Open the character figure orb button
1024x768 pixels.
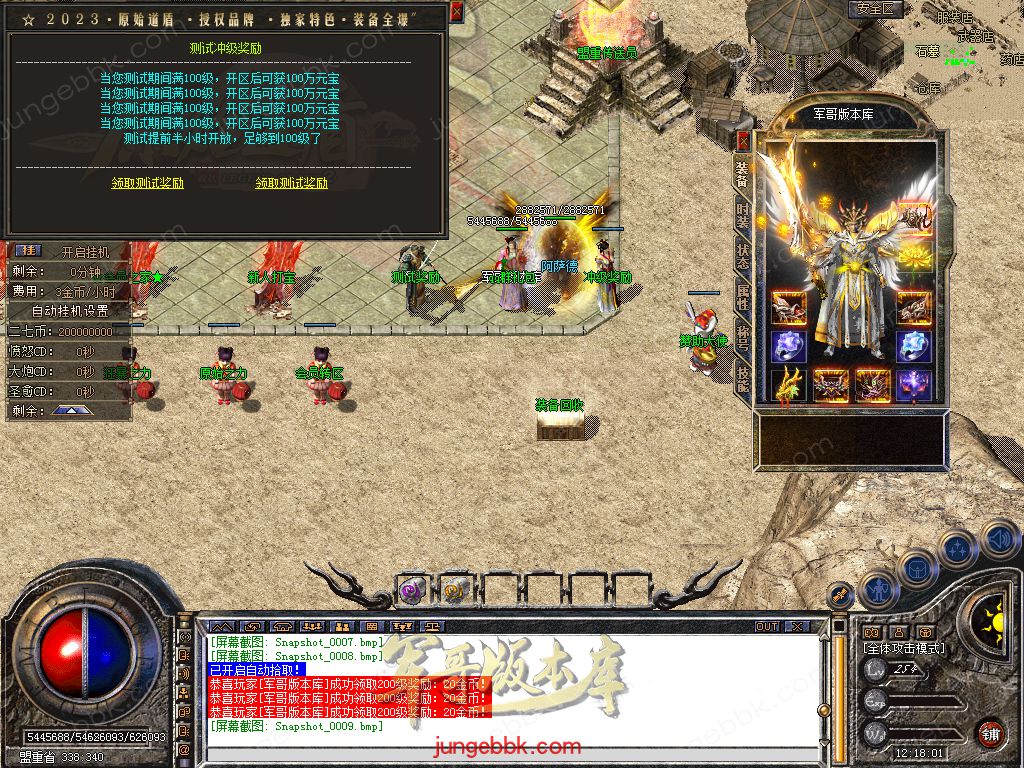[x=879, y=589]
